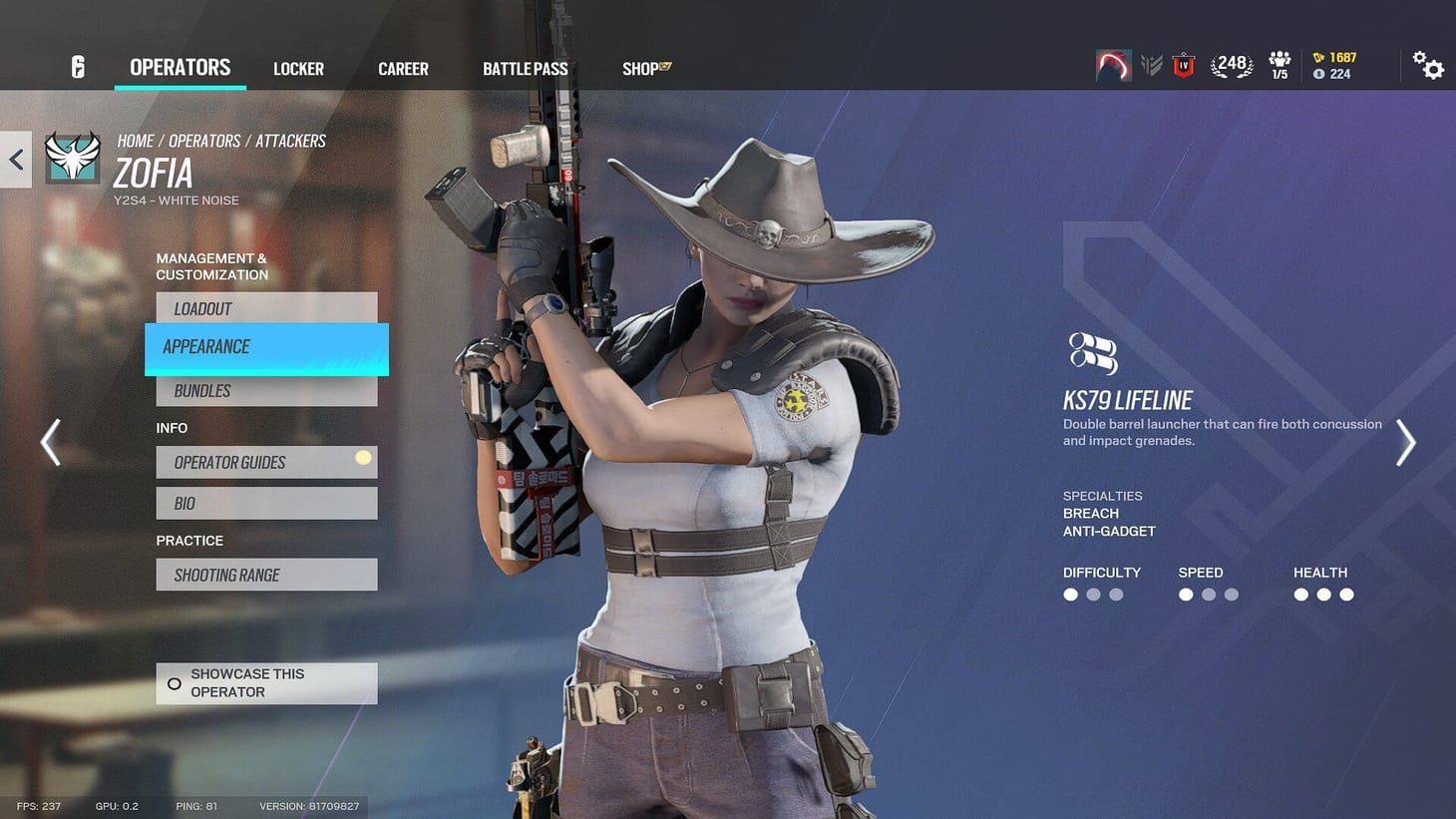Switch to the Battle Pass tab
This screenshot has height=819, width=1456.
525,68
